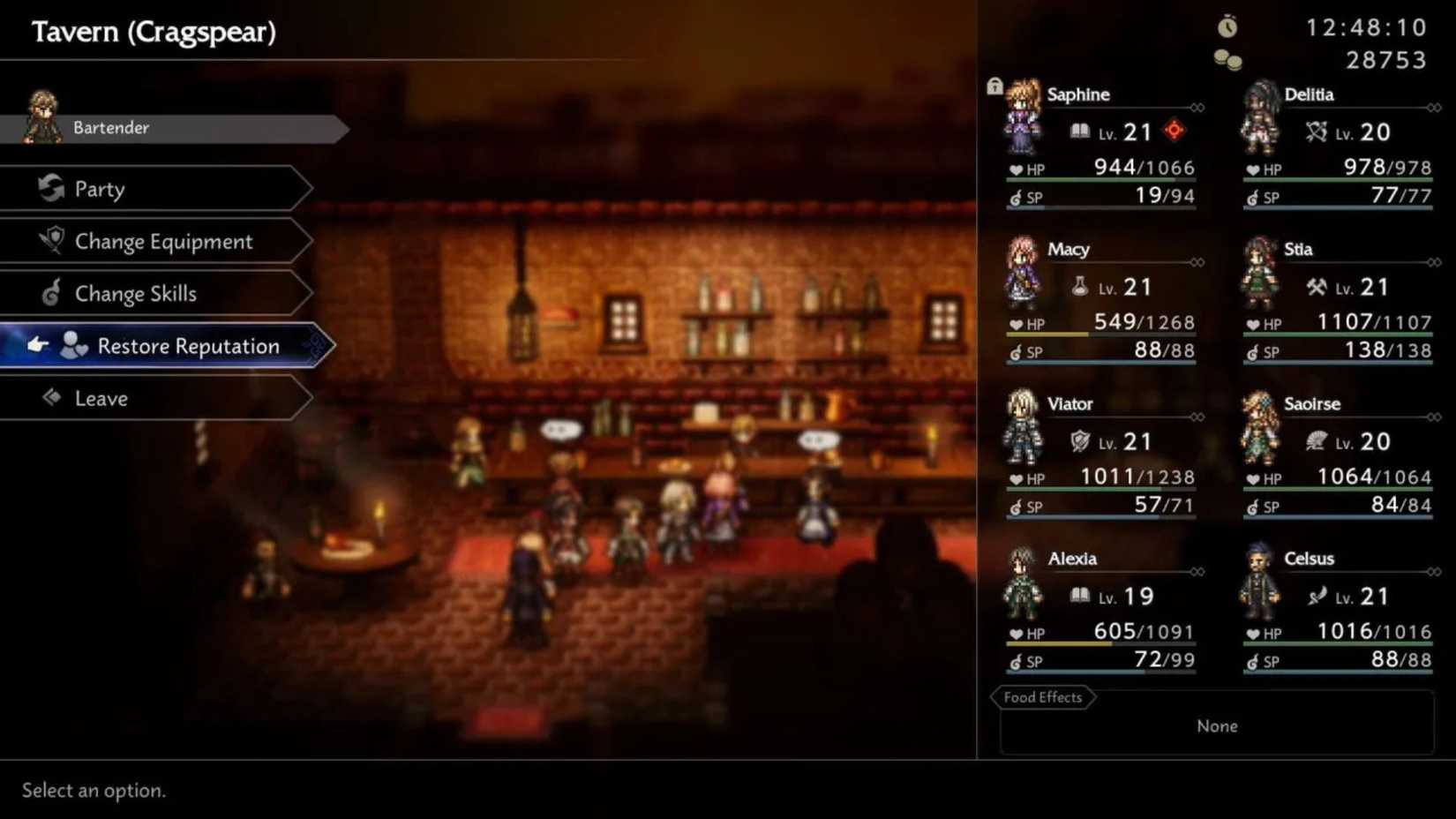Open the Party menu option
The height and width of the screenshot is (819, 1456).
point(100,189)
